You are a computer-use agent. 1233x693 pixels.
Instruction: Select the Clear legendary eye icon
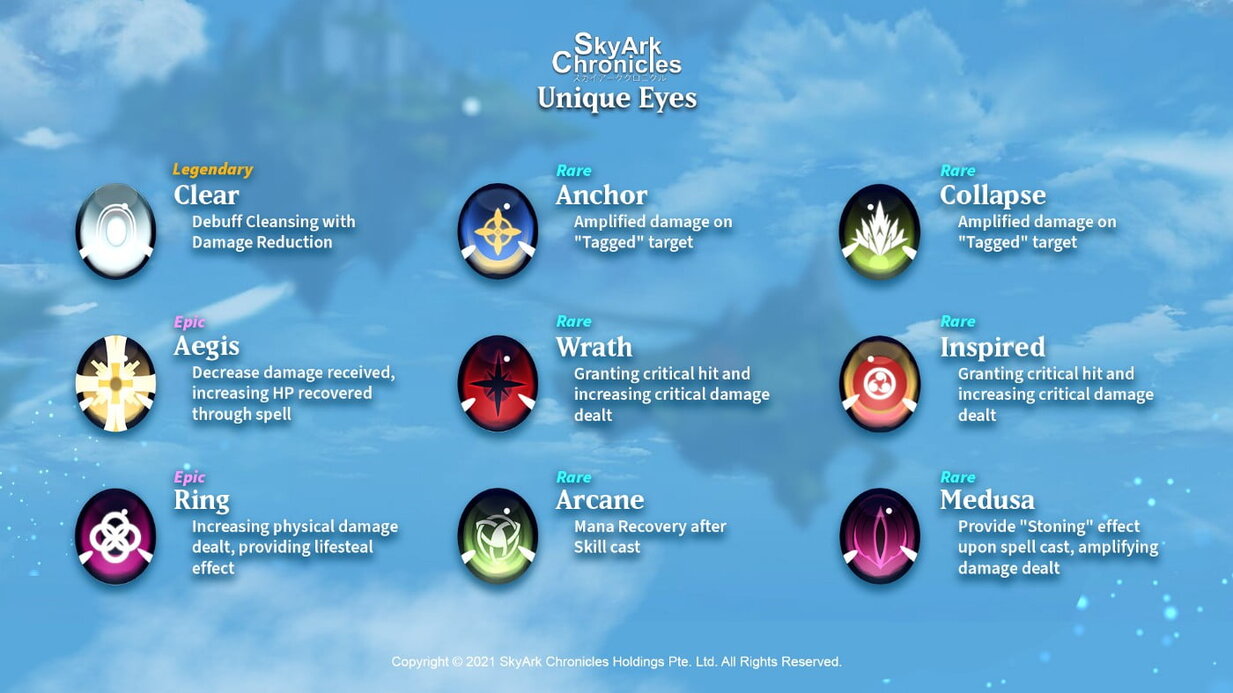[x=116, y=231]
